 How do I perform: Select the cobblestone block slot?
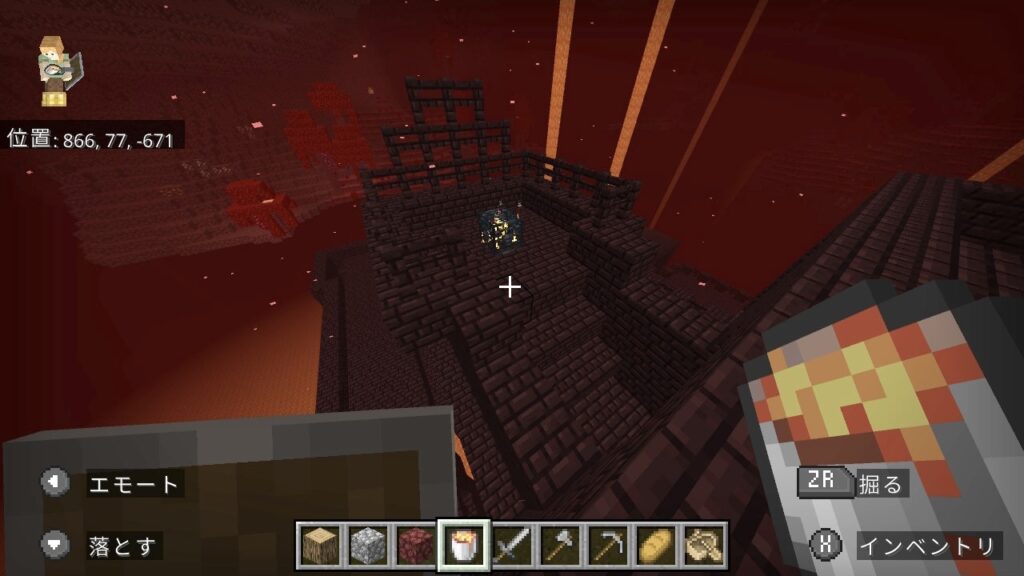(x=368, y=545)
